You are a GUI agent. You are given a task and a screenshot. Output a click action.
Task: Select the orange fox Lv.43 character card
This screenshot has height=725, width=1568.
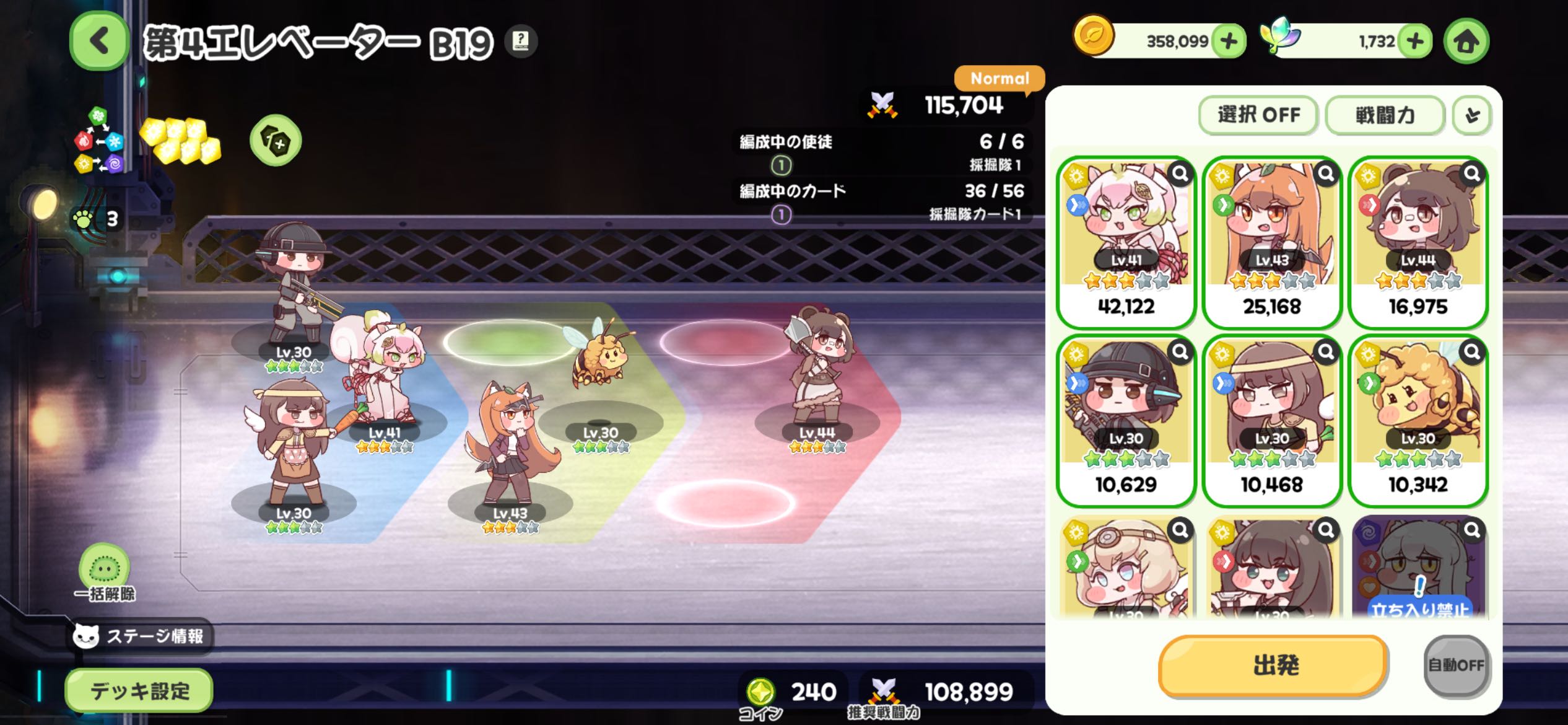click(x=1272, y=242)
